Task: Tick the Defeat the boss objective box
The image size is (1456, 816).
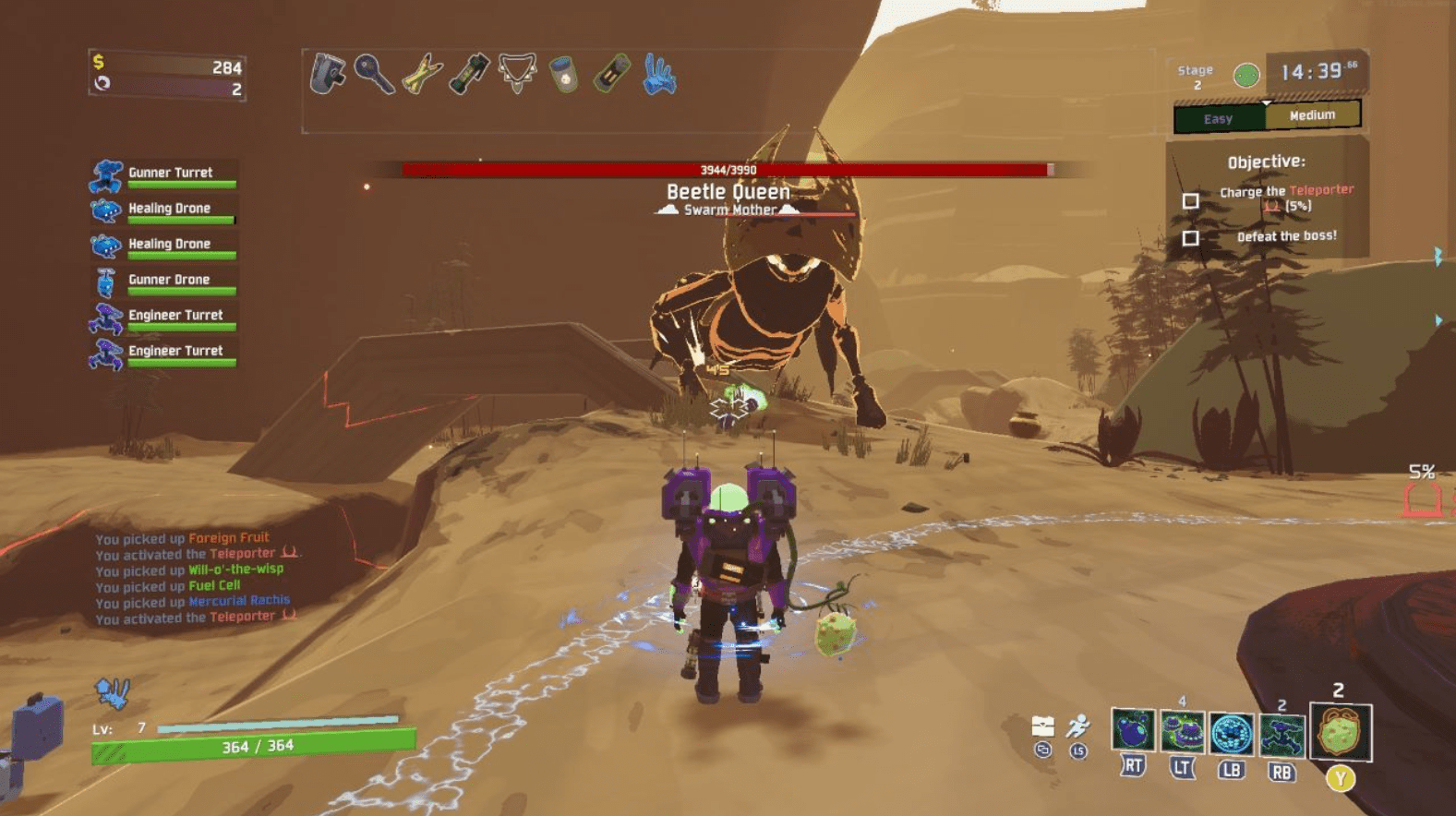Action: (1191, 238)
